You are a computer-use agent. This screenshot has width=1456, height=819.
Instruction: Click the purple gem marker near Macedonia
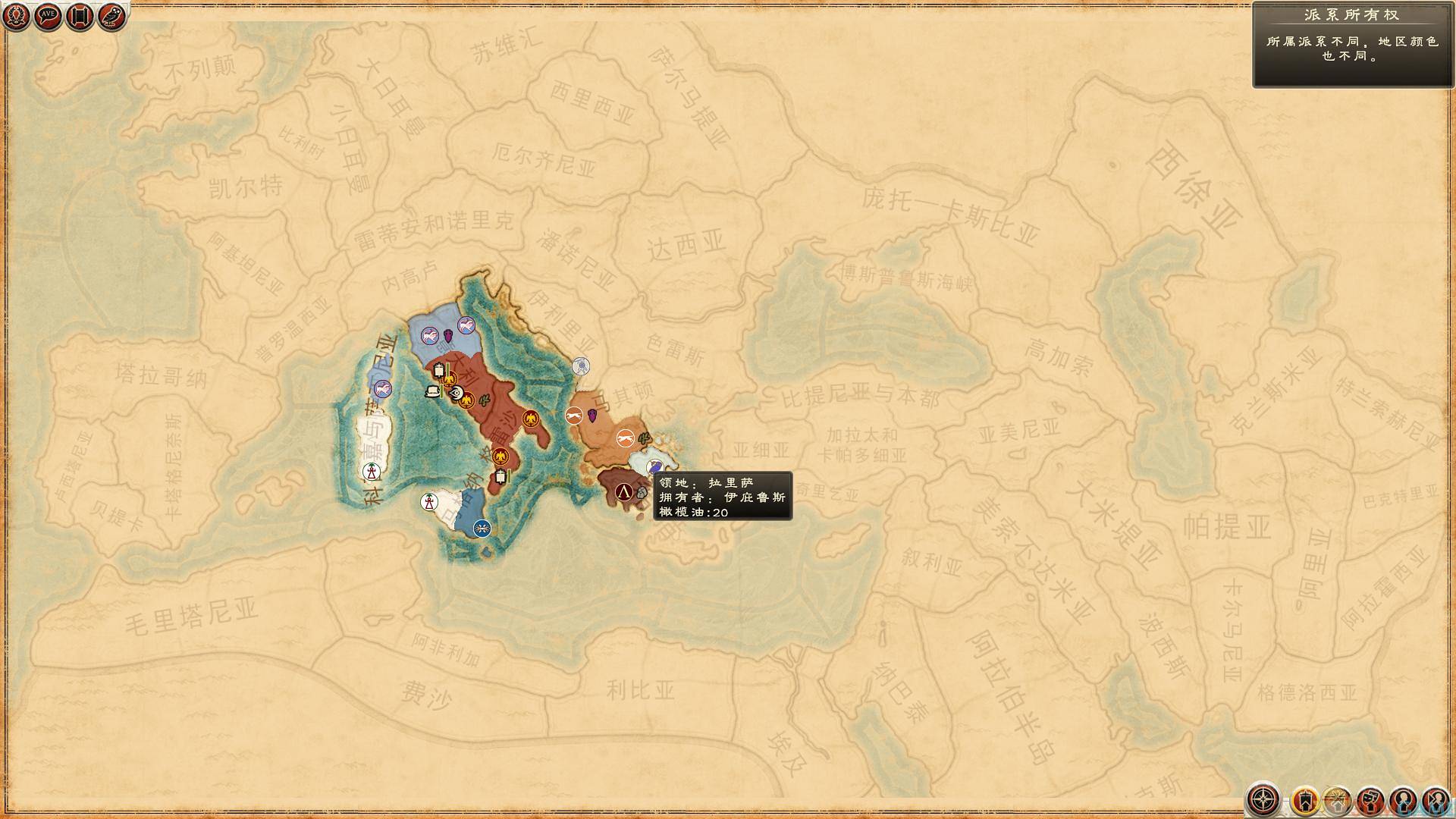point(592,416)
